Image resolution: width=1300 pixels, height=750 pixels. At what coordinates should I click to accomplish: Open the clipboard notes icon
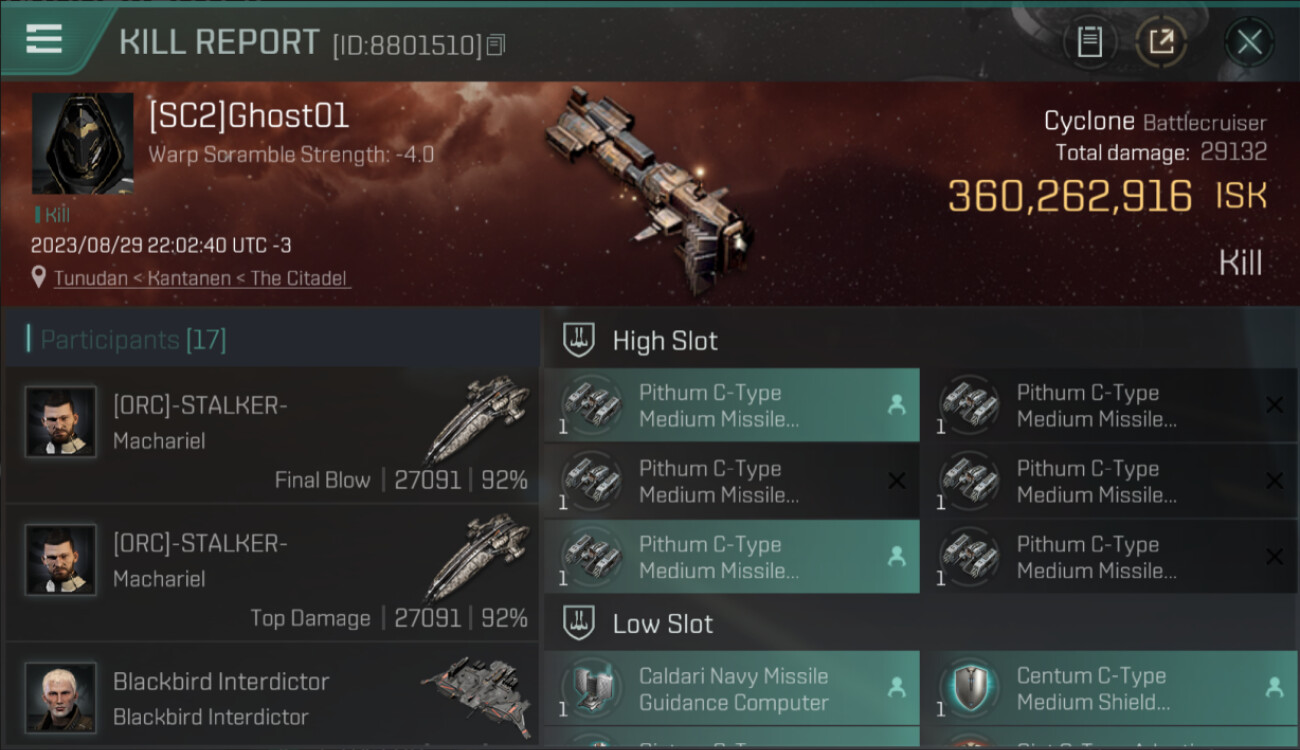point(1089,42)
